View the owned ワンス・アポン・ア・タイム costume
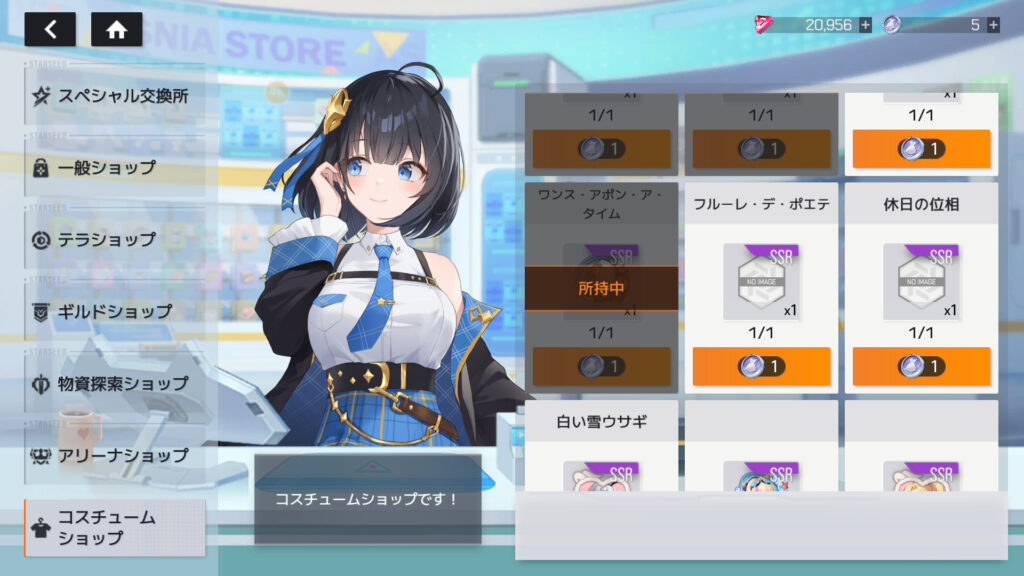This screenshot has height=576, width=1024. tap(601, 288)
